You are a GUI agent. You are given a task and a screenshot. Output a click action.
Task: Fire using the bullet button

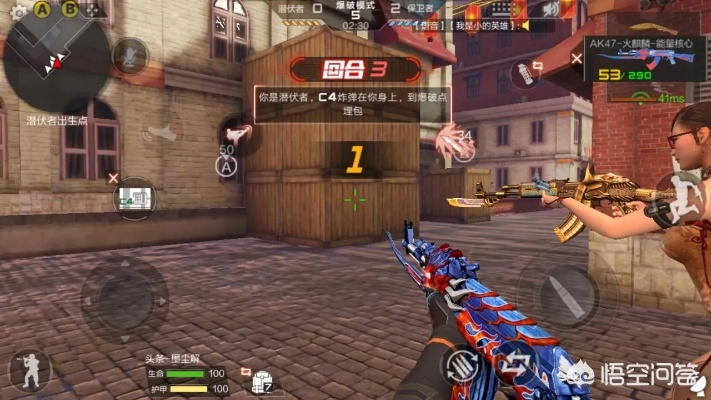click(570, 292)
